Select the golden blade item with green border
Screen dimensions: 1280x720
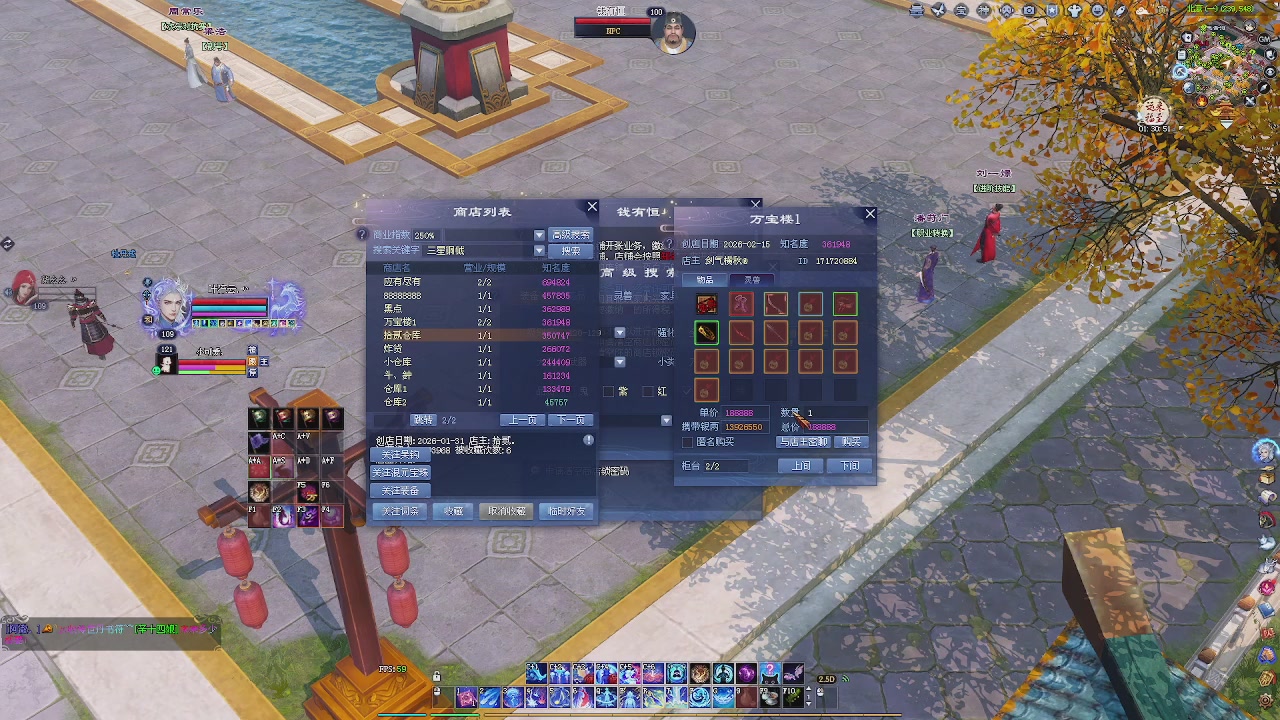[706, 332]
